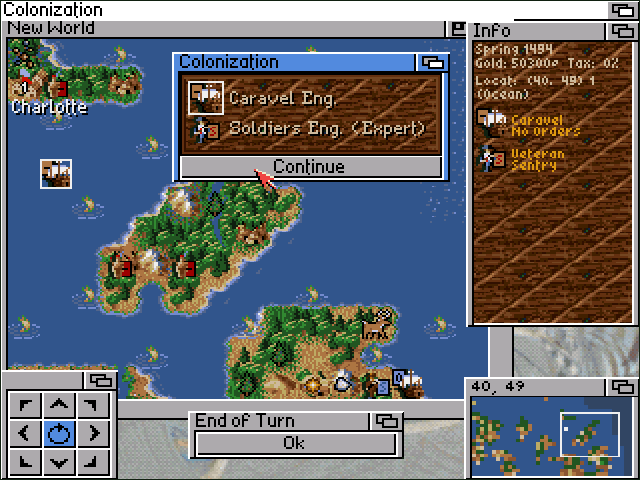Click the down arrow on the direction pad

(60, 461)
